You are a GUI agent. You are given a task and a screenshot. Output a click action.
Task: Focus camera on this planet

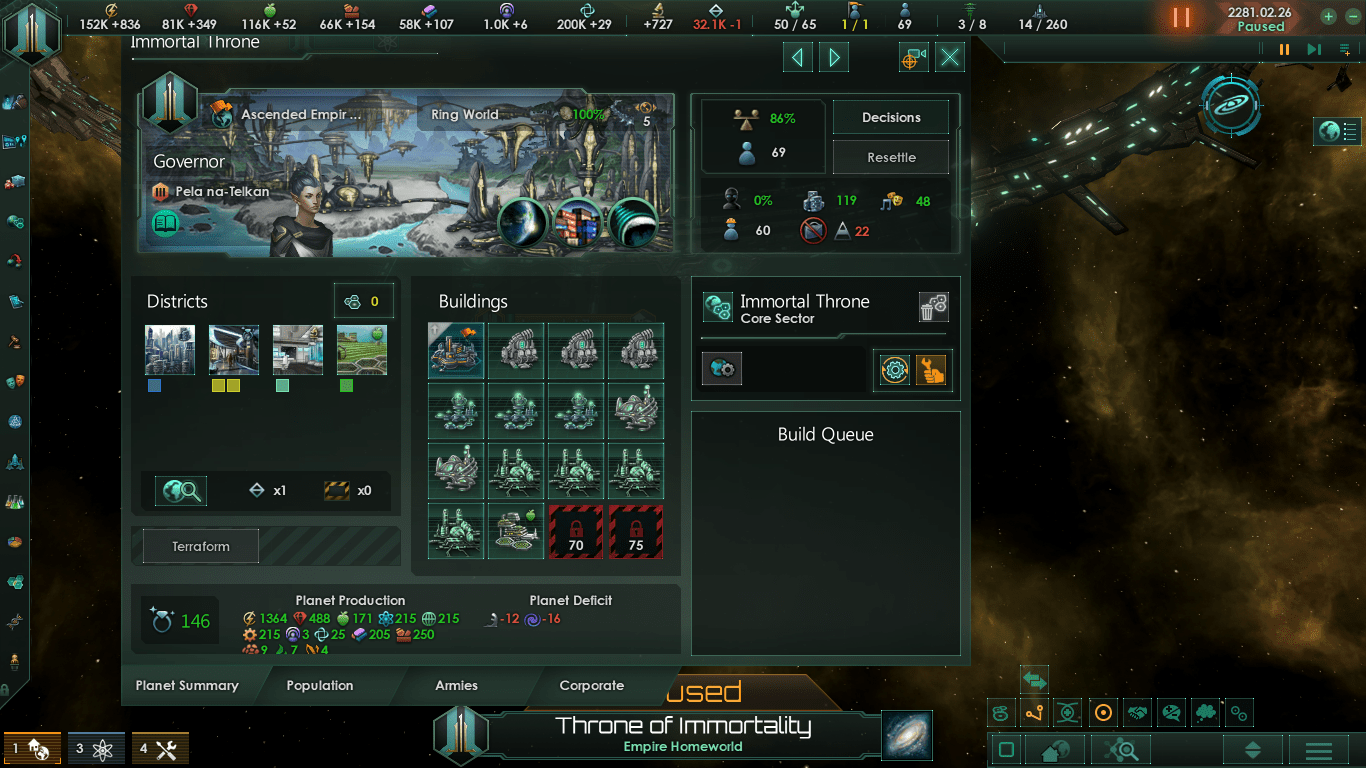pos(913,58)
